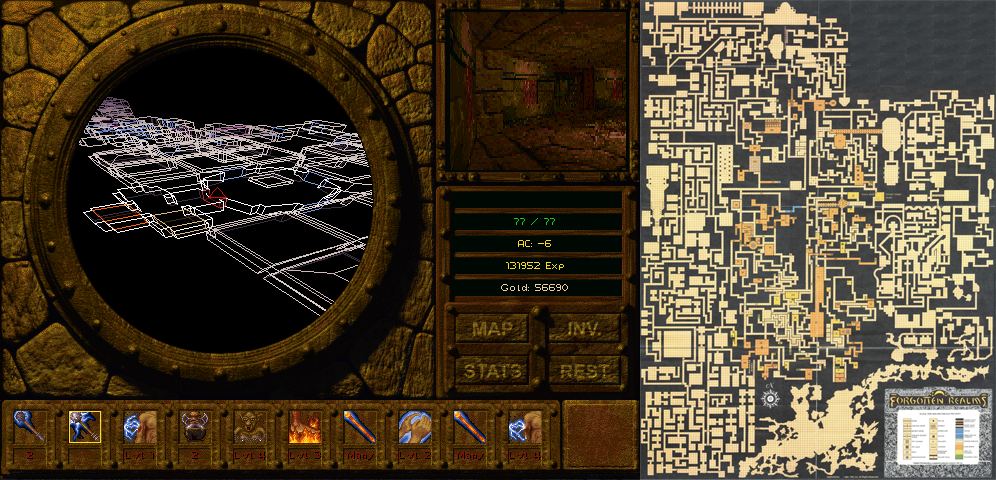Activate the Lvl 1 lightning hand spell
The width and height of the screenshot is (996, 480).
(x=139, y=428)
